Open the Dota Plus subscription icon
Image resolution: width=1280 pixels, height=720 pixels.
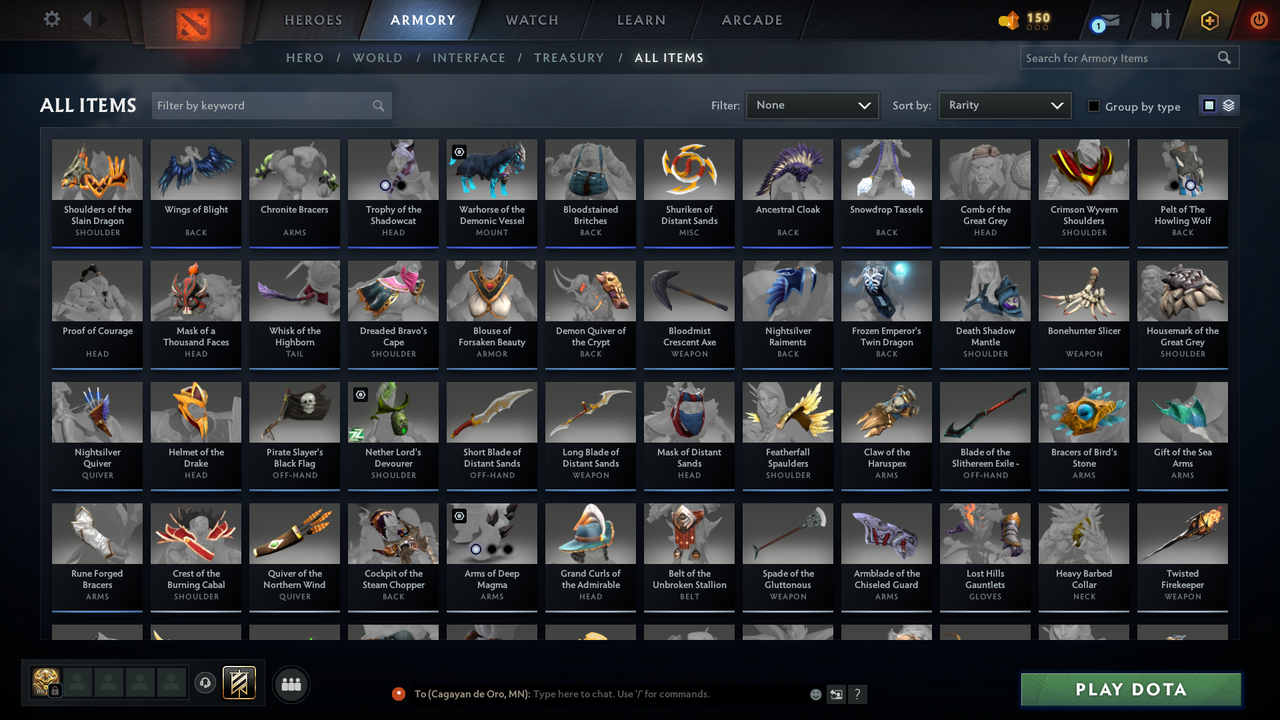[1209, 19]
